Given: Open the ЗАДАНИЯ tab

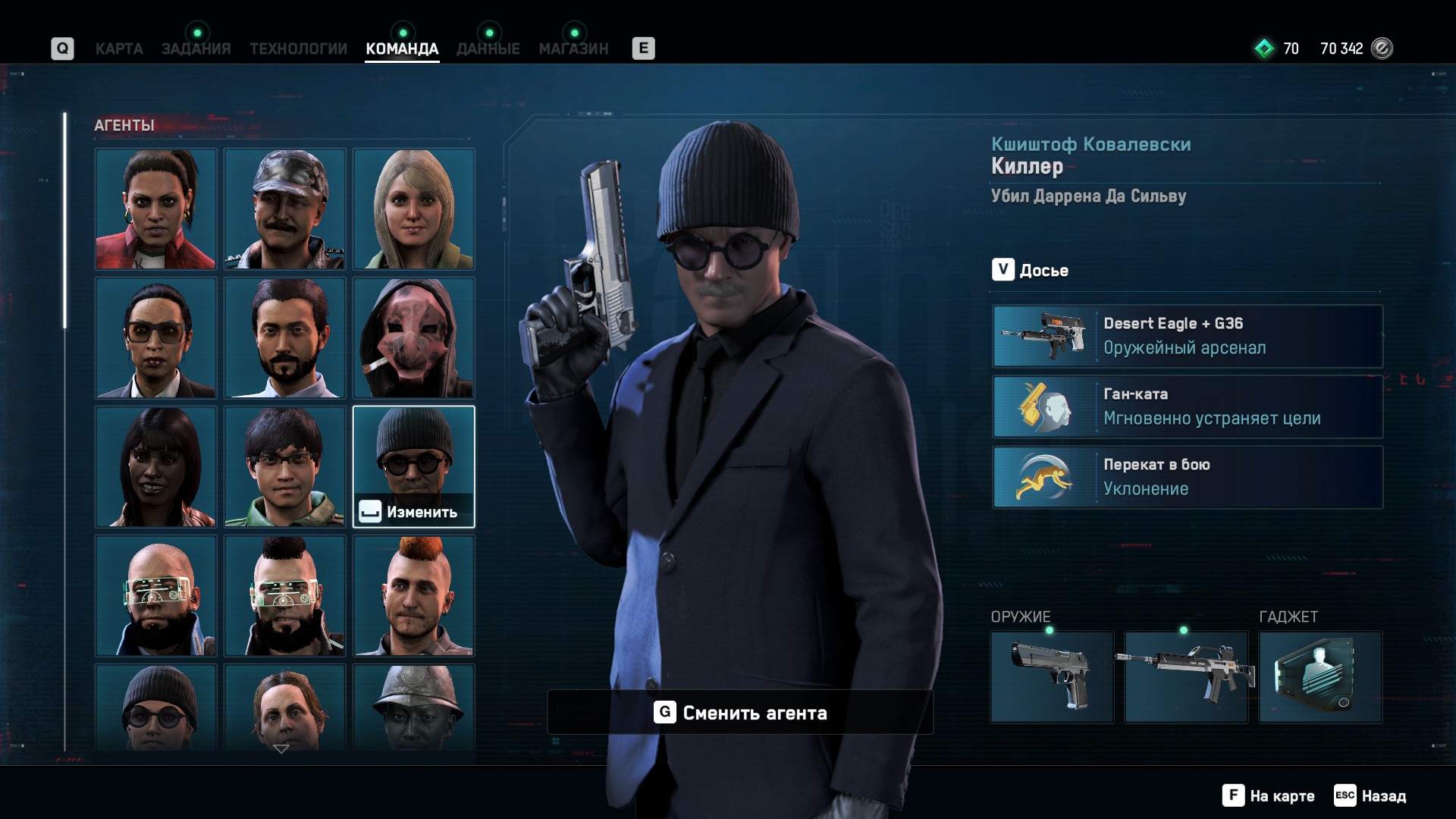Looking at the screenshot, I should point(196,49).
